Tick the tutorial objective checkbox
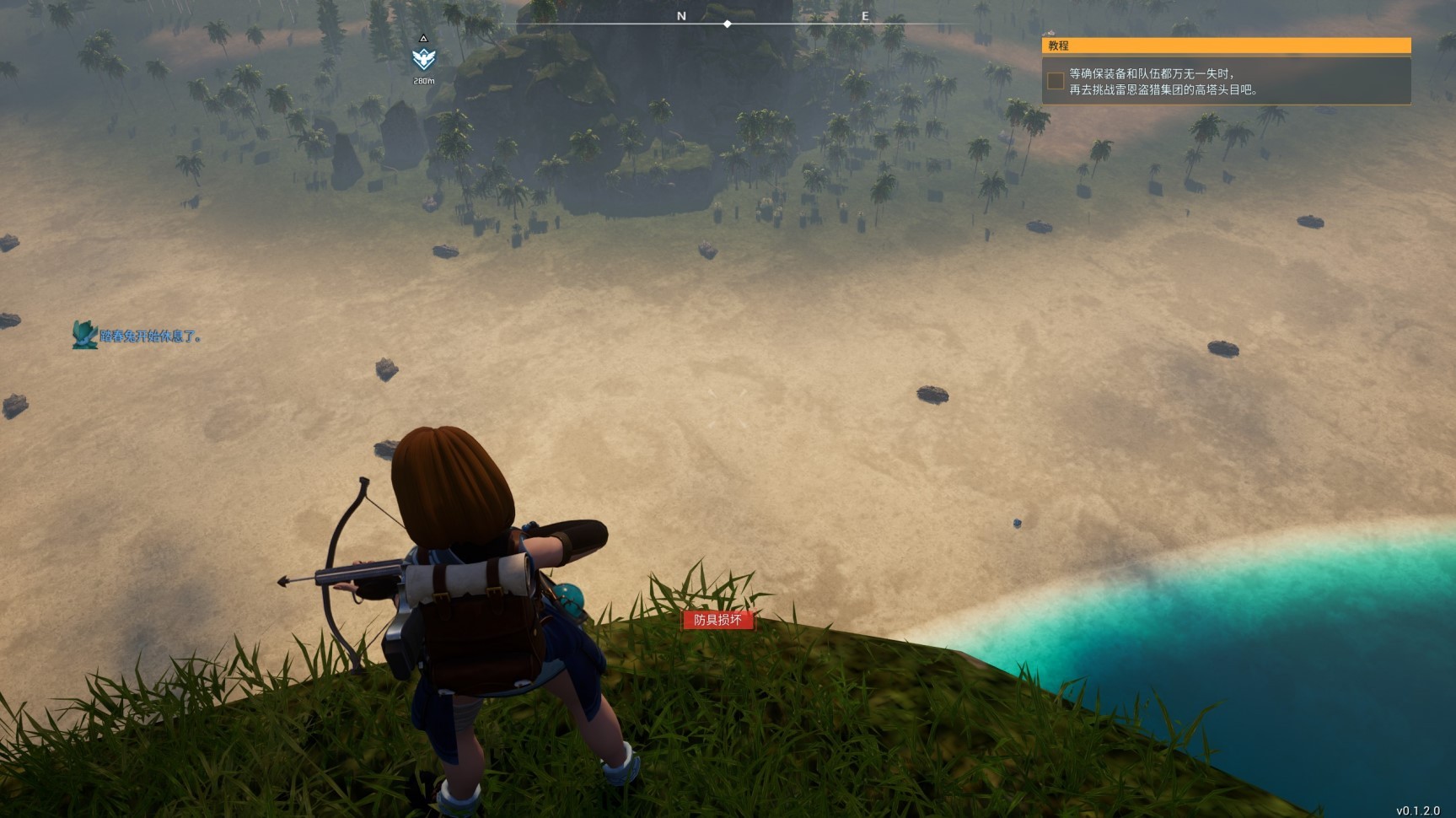 coord(1055,81)
